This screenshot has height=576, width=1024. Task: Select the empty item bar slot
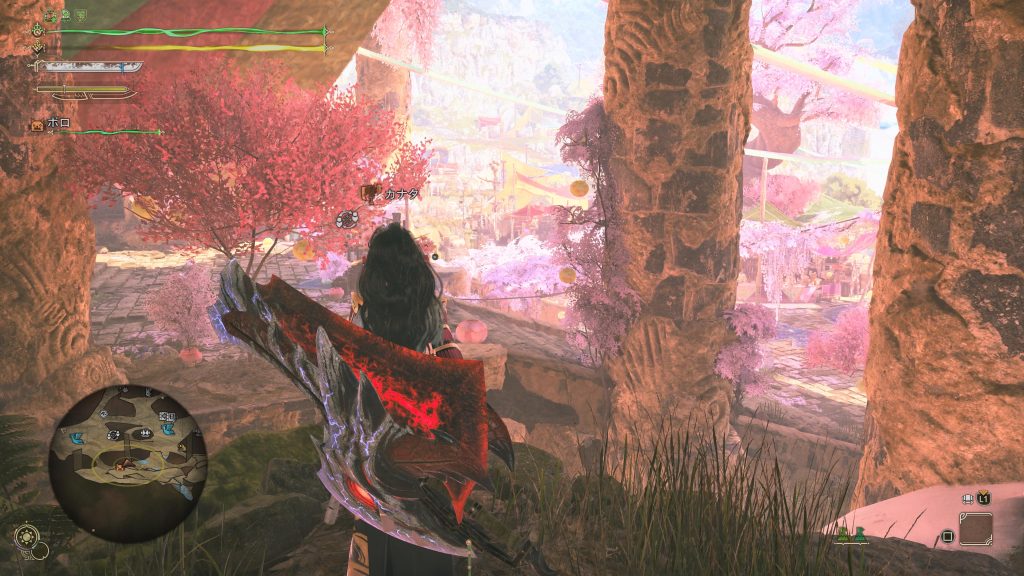click(975, 528)
